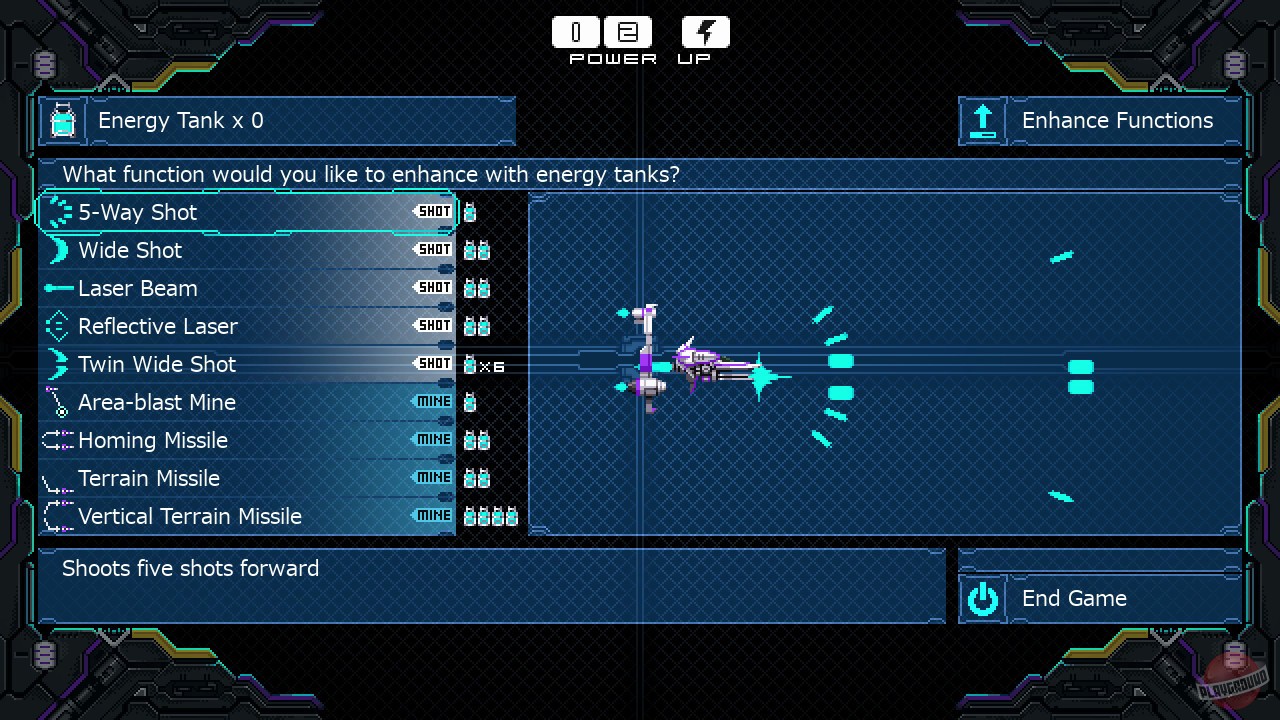Switch to the '1' tab above POWER UP
1280x720 pixels.
coord(575,31)
